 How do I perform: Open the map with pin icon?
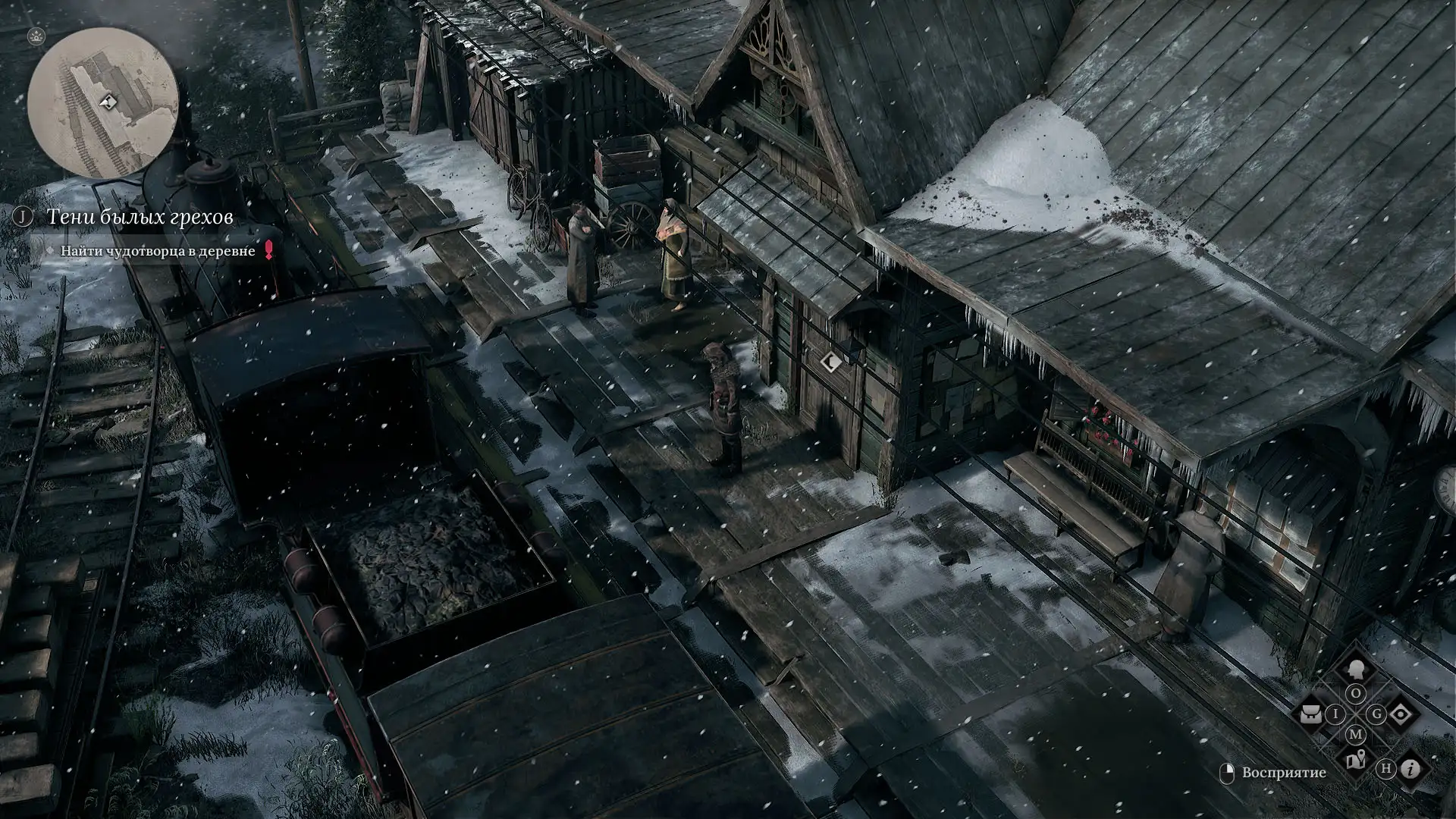[x=1355, y=759]
